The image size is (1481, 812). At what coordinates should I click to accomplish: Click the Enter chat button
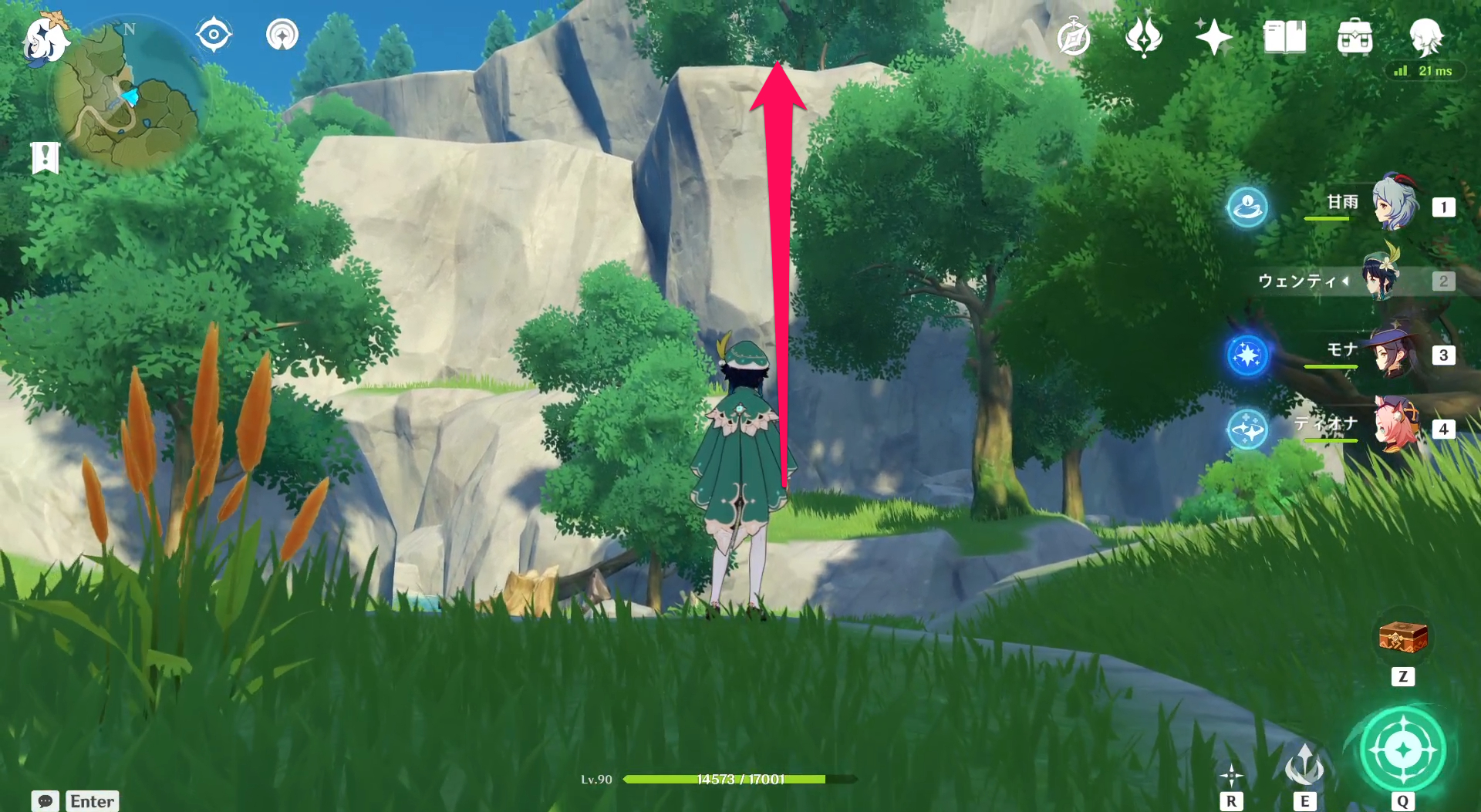click(92, 801)
